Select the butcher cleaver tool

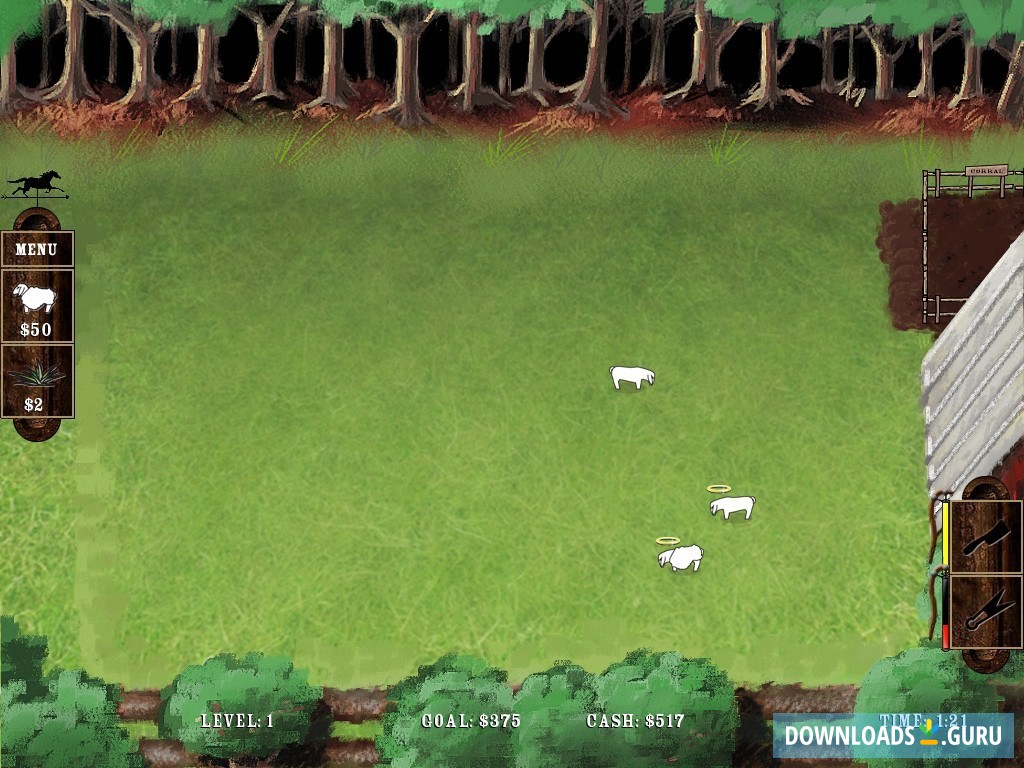coord(986,537)
